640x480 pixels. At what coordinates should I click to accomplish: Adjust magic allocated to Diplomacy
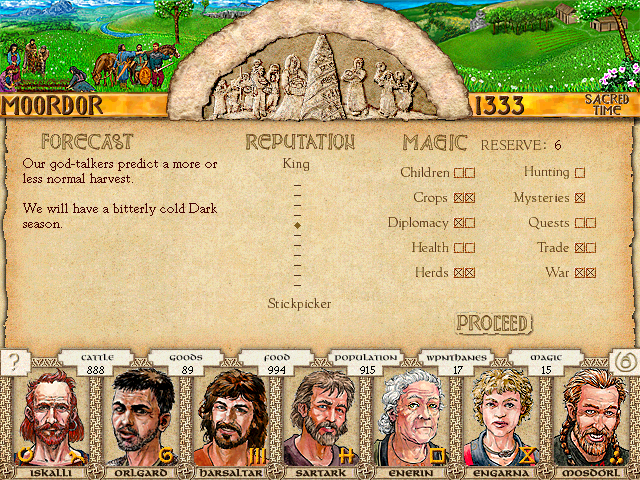(464, 223)
